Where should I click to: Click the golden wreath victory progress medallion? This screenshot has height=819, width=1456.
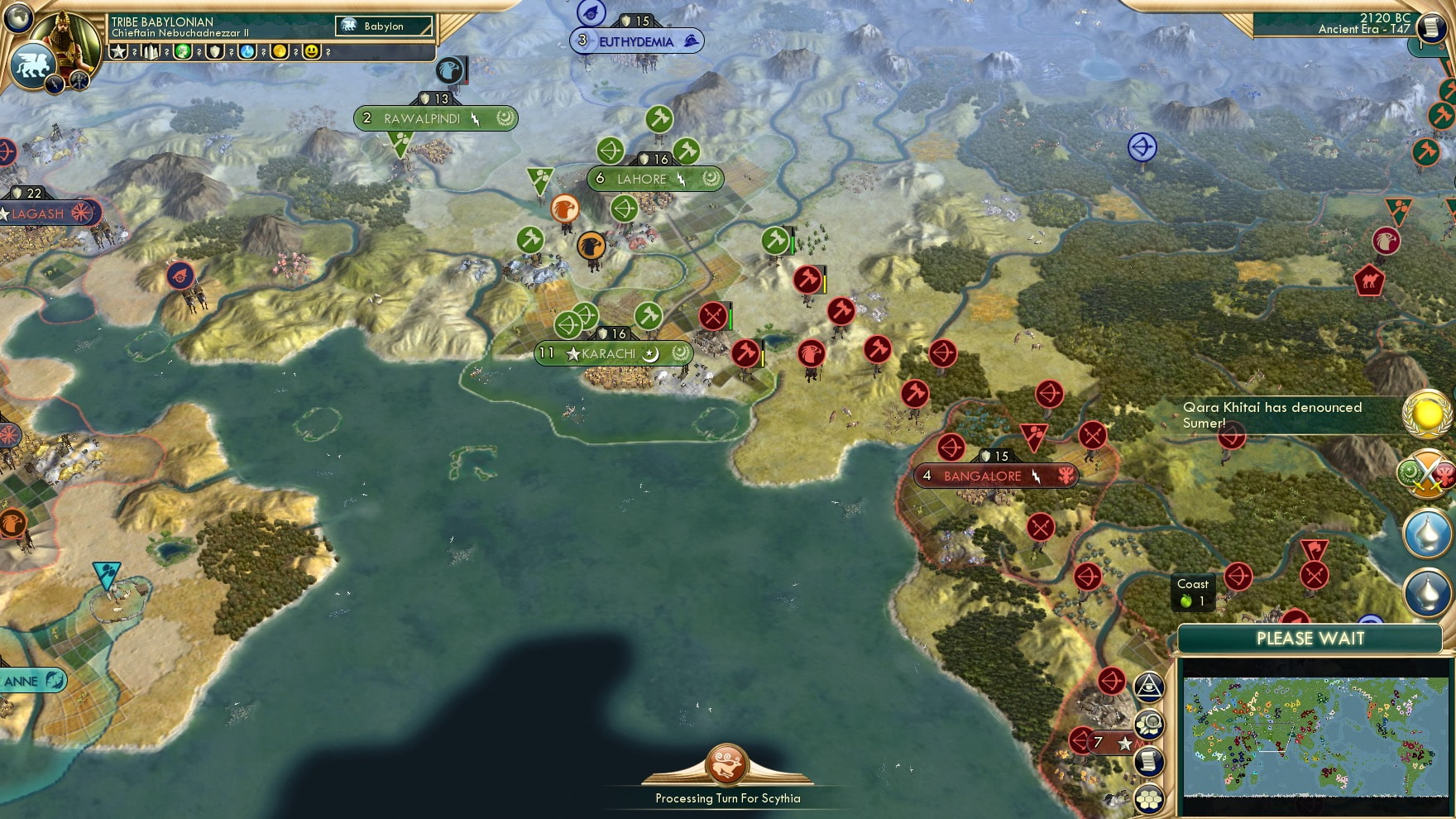[1425, 414]
